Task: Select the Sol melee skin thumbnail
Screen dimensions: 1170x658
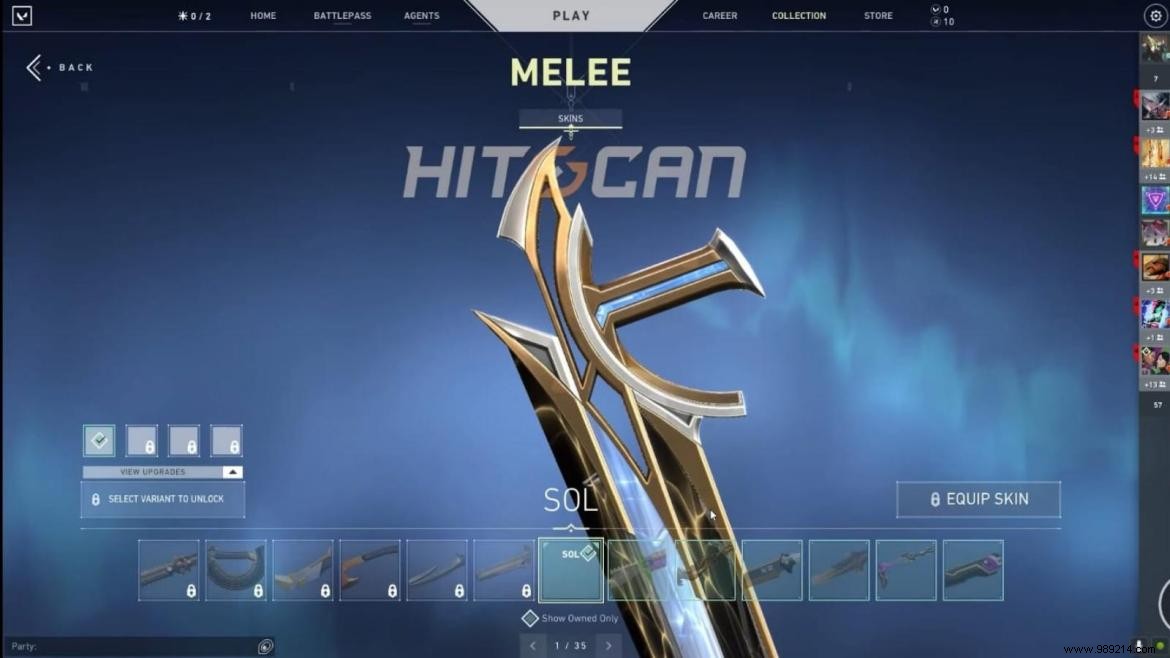Action: pos(571,570)
